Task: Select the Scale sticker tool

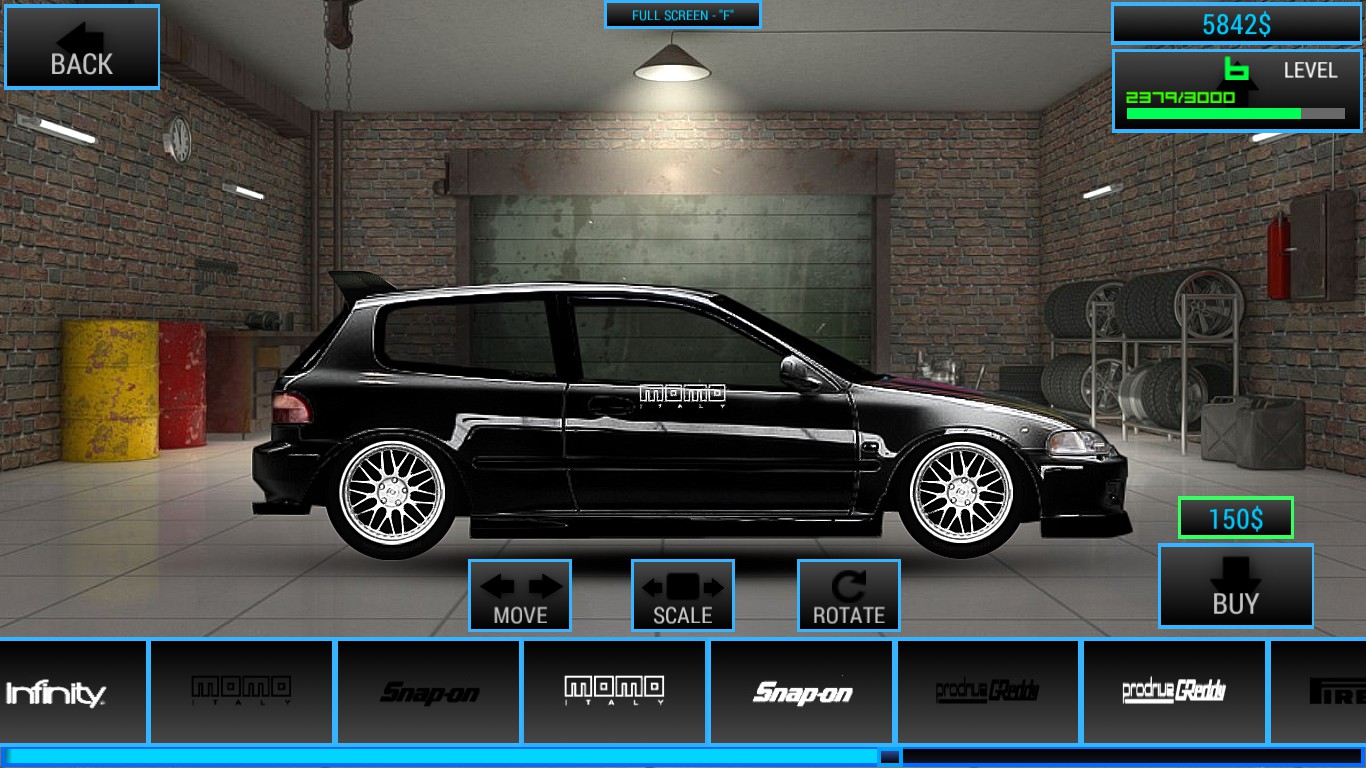Action: click(682, 595)
